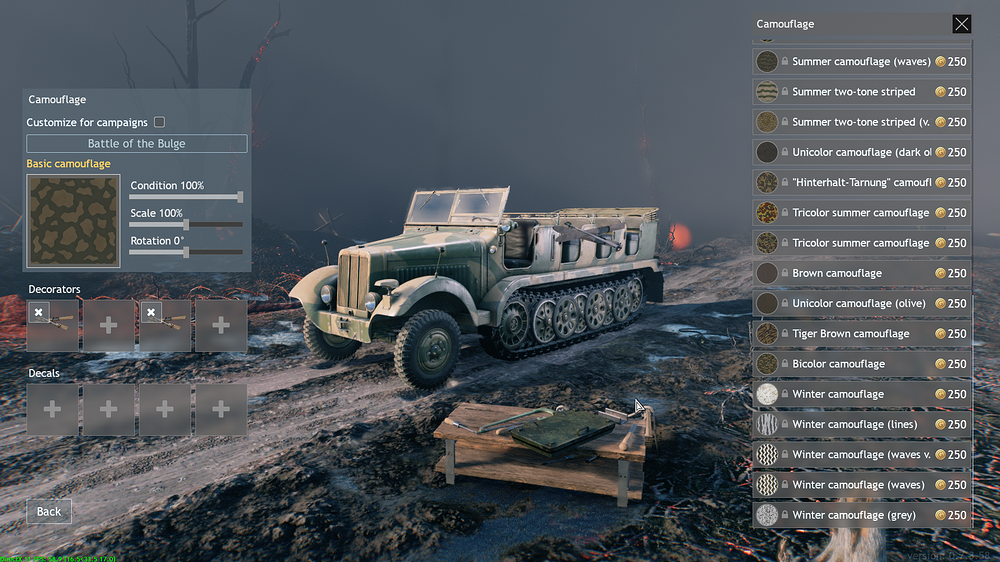Pick the Bicolor camouflage entry
Image resolution: width=1000 pixels, height=562 pixels.
860,364
